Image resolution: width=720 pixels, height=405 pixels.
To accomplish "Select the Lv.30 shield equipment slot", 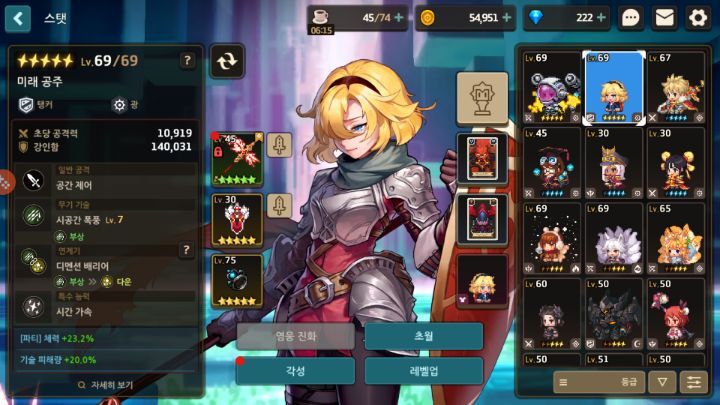I will click(x=238, y=219).
